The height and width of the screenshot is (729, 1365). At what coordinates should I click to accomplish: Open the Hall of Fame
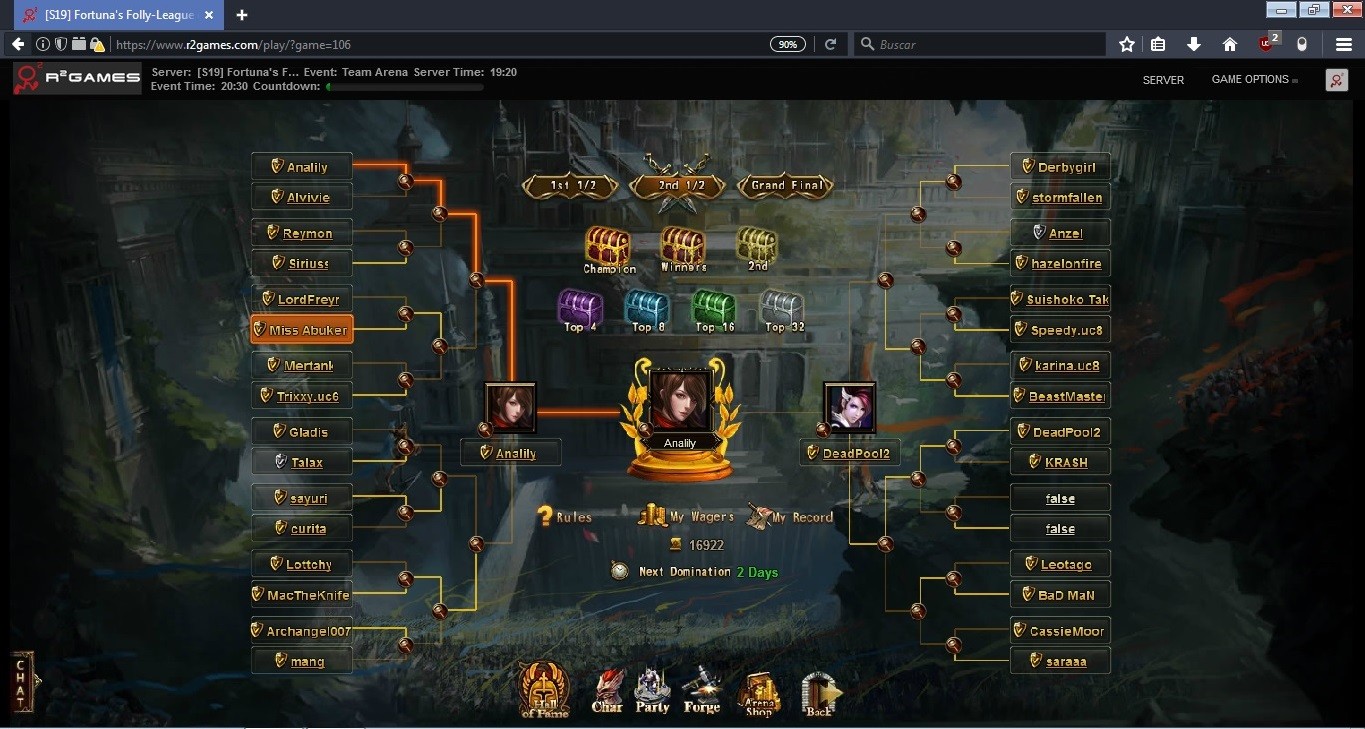coord(544,689)
